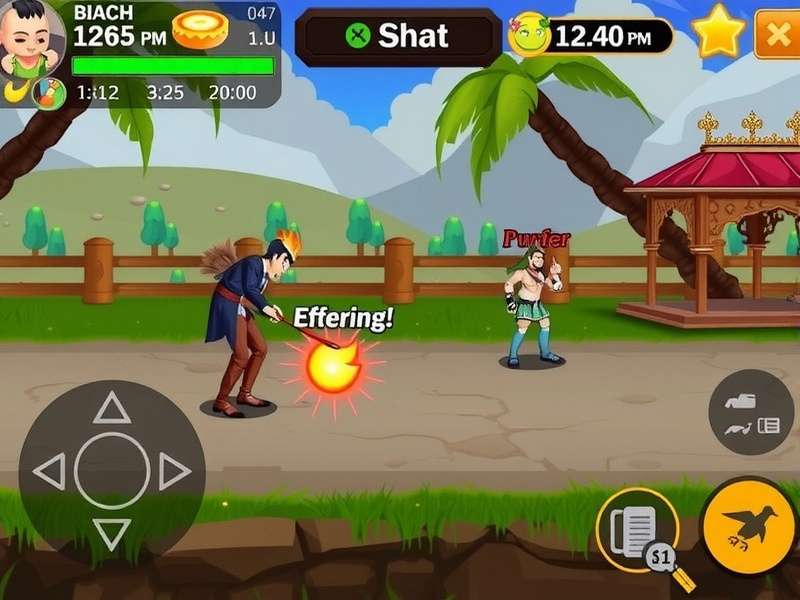Tap the small round paintbrush icon under the avatar
Screen dimensions: 800x600
coord(47,93)
